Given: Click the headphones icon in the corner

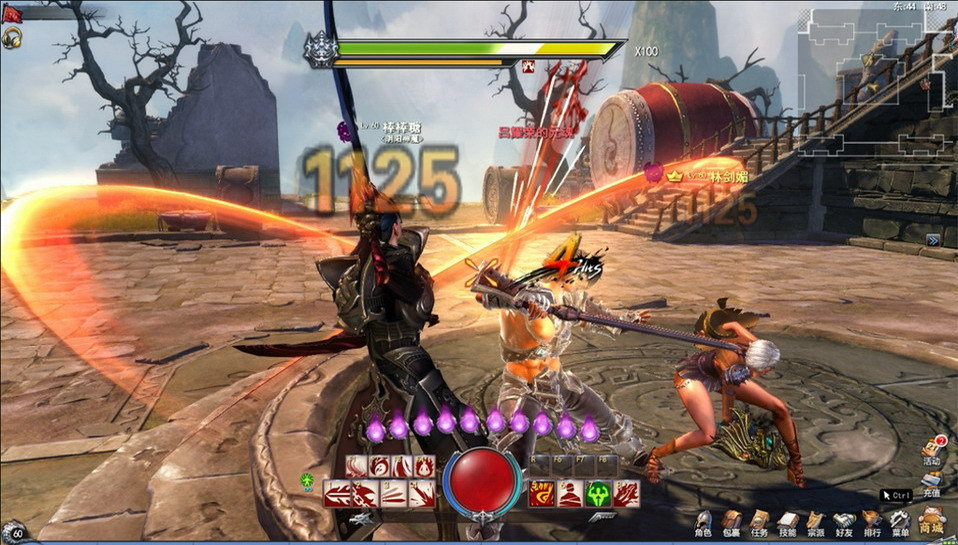Looking at the screenshot, I should pos(12,38).
